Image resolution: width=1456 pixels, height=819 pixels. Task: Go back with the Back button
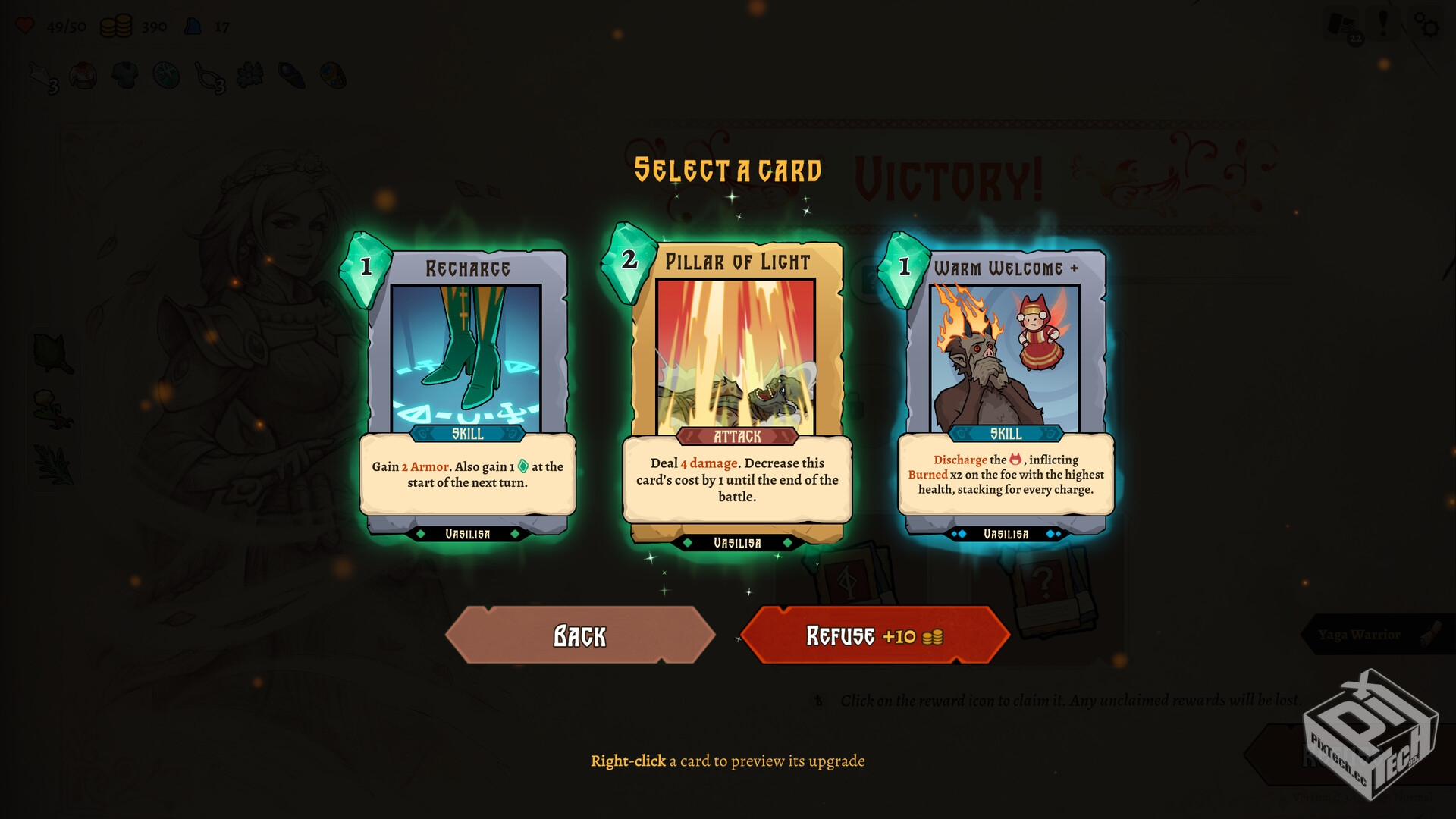pyautogui.click(x=580, y=635)
